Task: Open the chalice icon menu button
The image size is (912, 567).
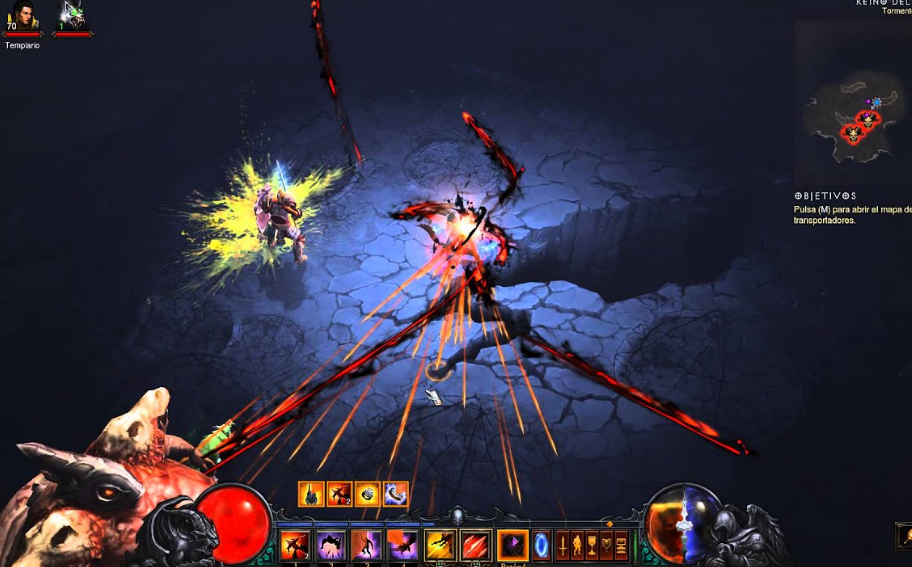Action: (592, 546)
